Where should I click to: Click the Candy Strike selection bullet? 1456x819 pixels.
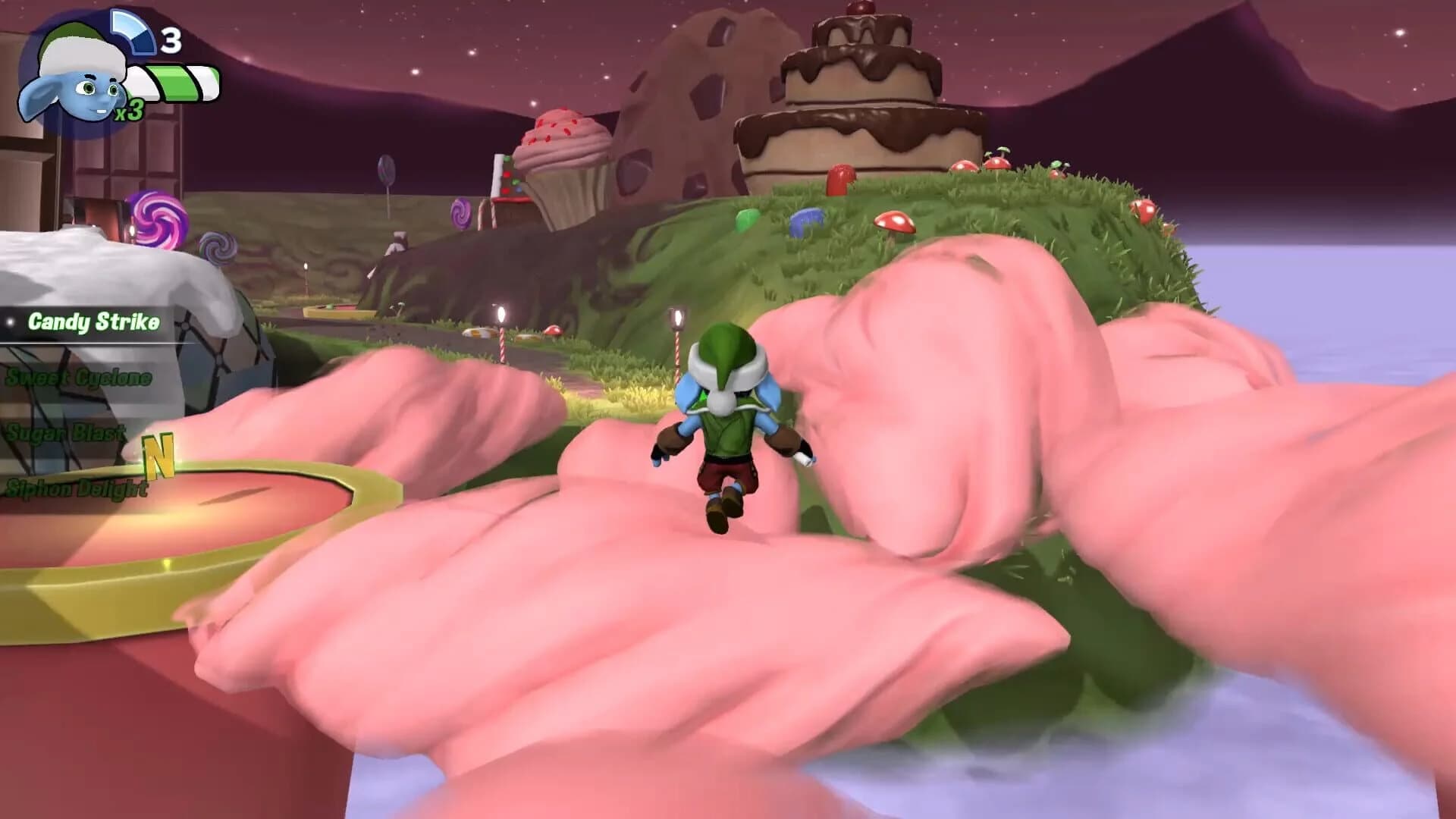9,322
